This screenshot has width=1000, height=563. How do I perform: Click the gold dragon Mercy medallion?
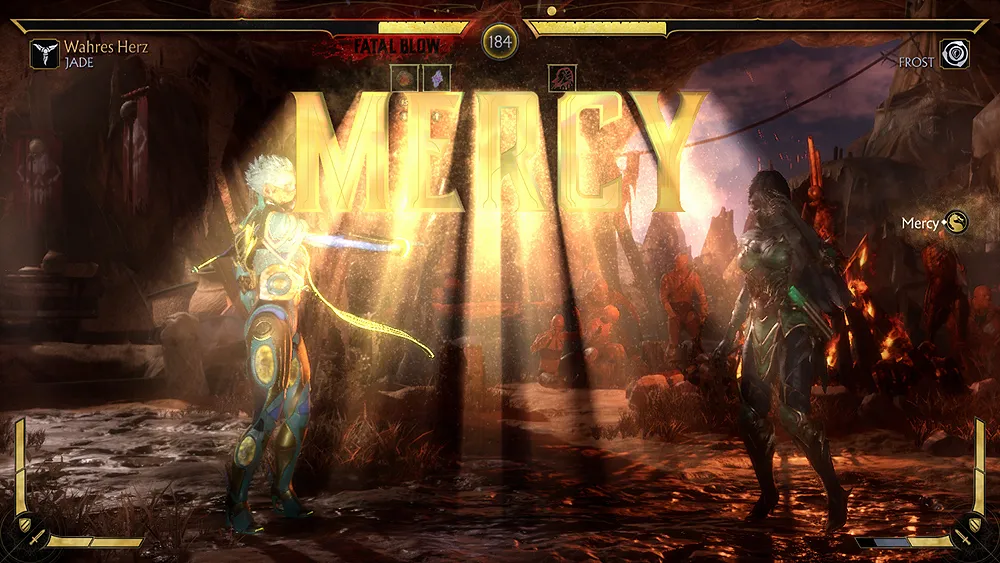tap(957, 223)
